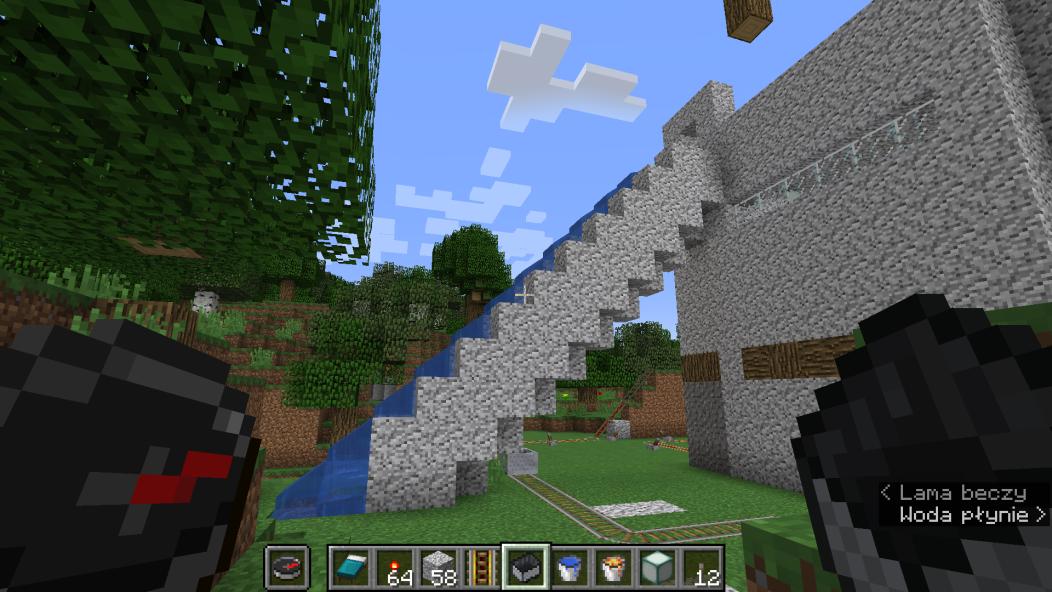Select the cyan bed hotbar slot
The width and height of the screenshot is (1052, 592).
[350, 568]
